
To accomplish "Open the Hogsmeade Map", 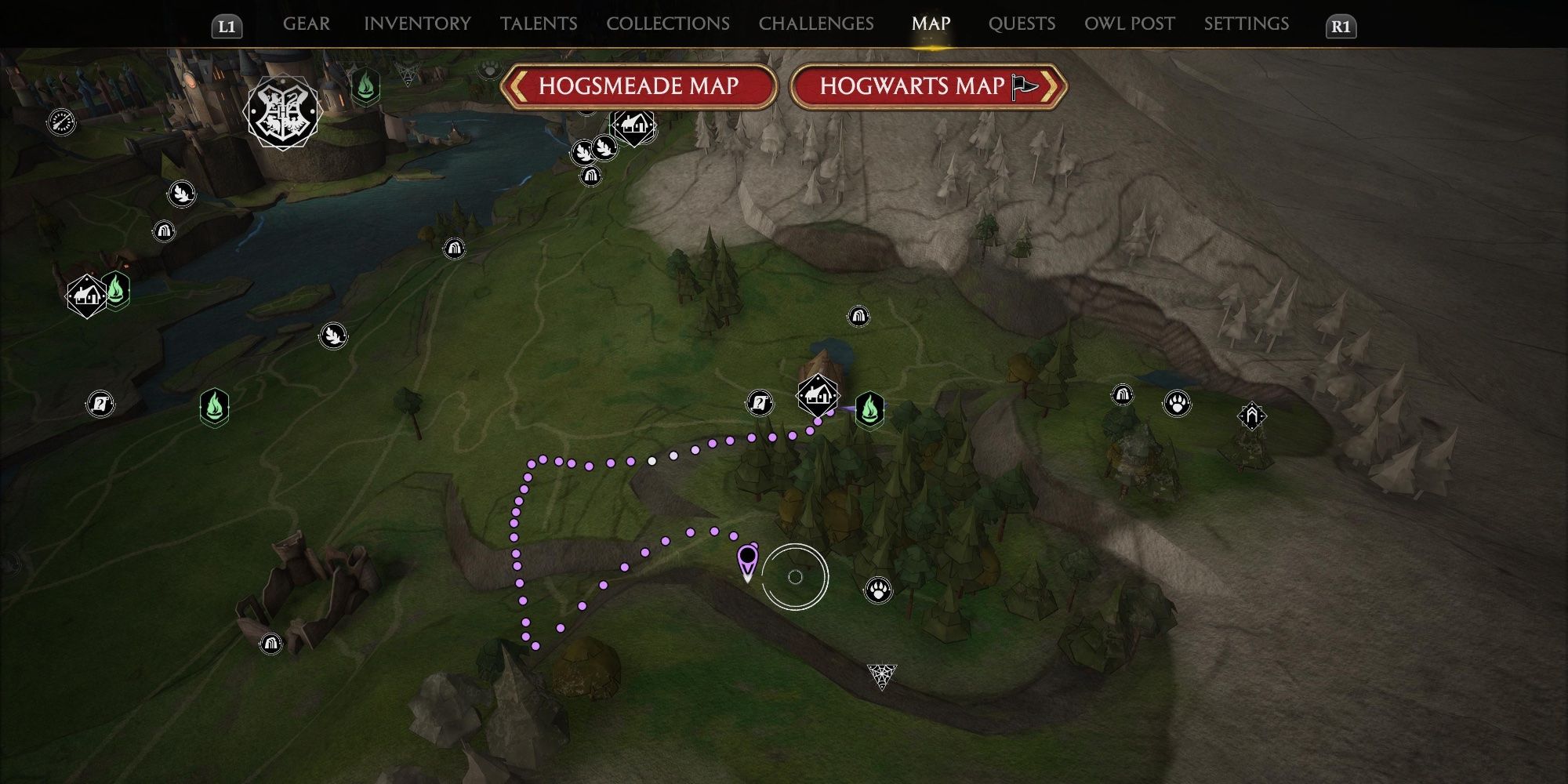I will point(638,86).
